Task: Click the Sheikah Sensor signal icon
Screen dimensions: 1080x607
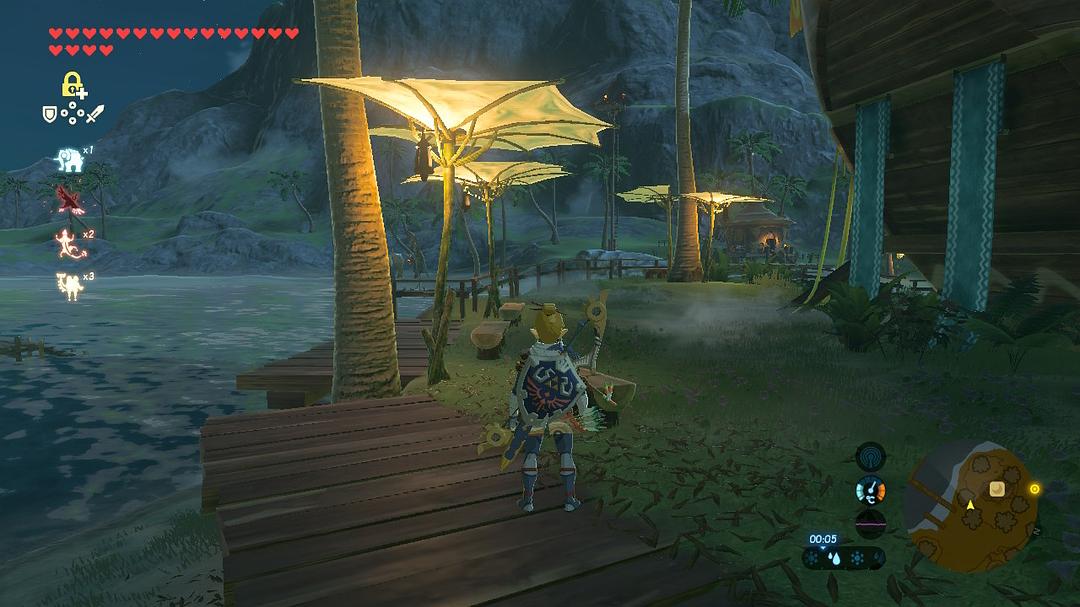Action: (x=871, y=456)
